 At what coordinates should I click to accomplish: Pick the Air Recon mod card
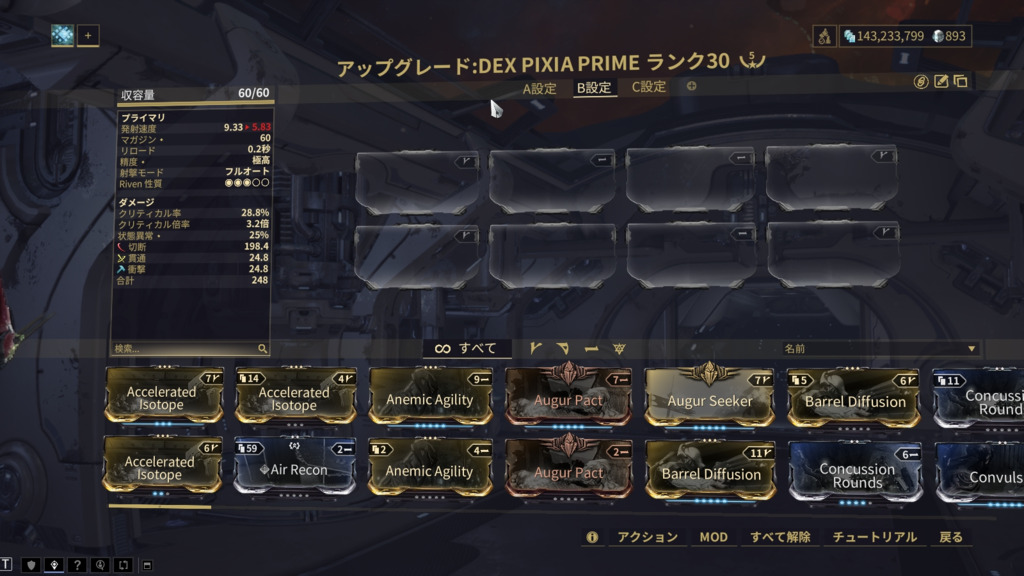click(x=294, y=469)
